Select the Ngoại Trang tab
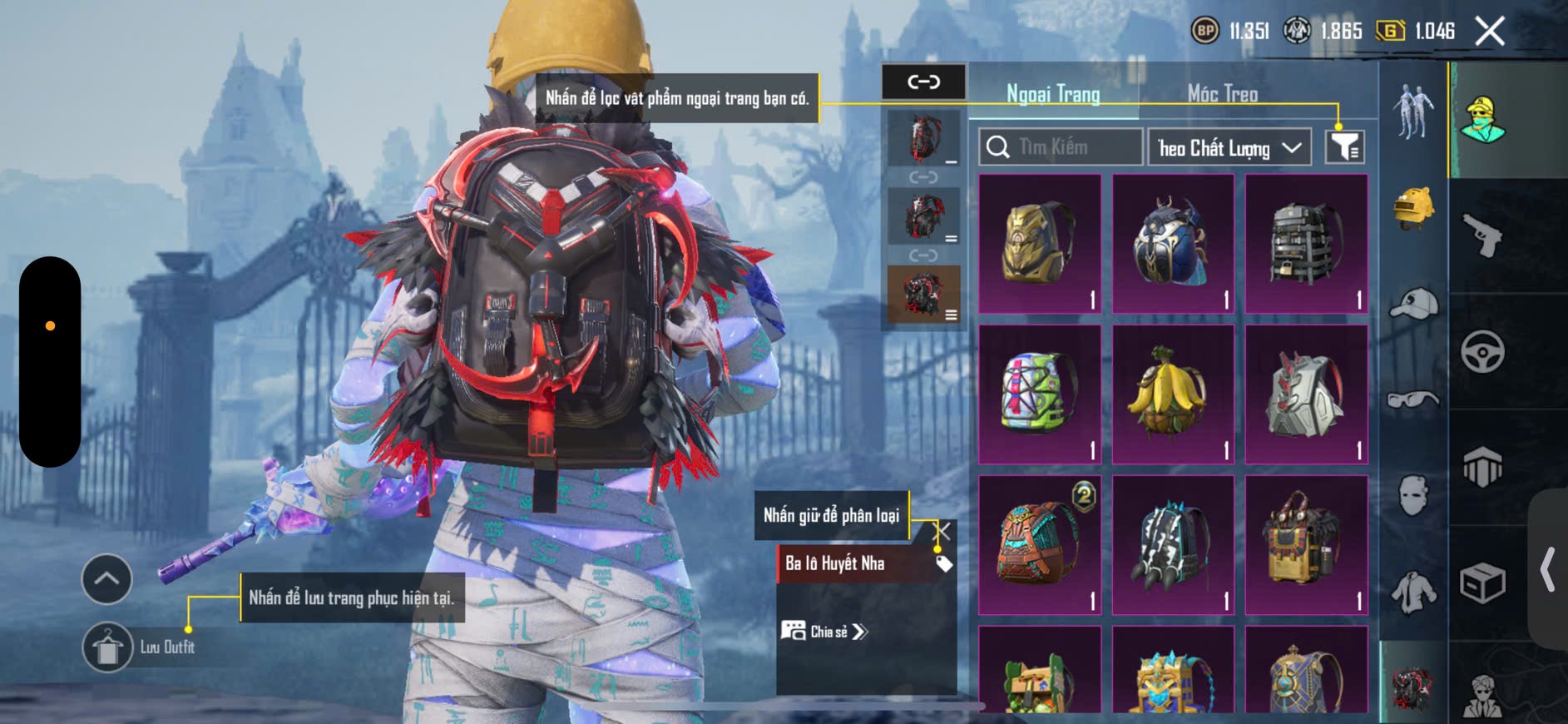The height and width of the screenshot is (724, 1568). (x=1053, y=94)
